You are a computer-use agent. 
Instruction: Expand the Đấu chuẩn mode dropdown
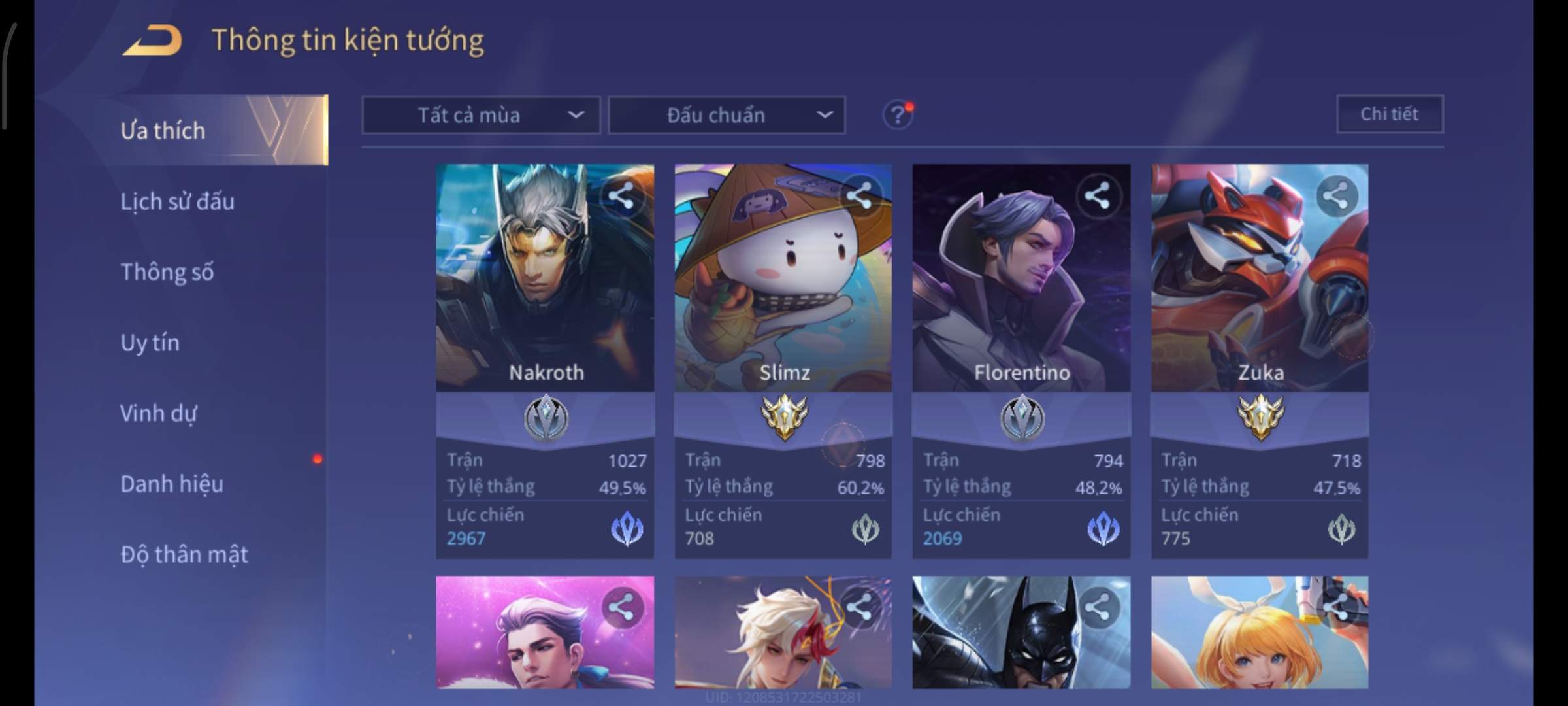(x=727, y=116)
